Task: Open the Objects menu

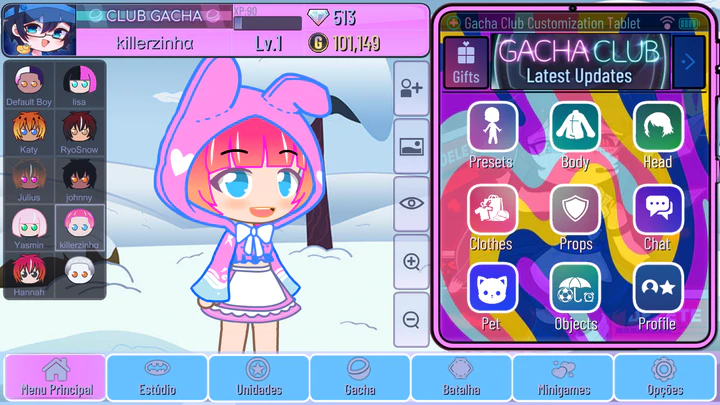Action: [575, 291]
